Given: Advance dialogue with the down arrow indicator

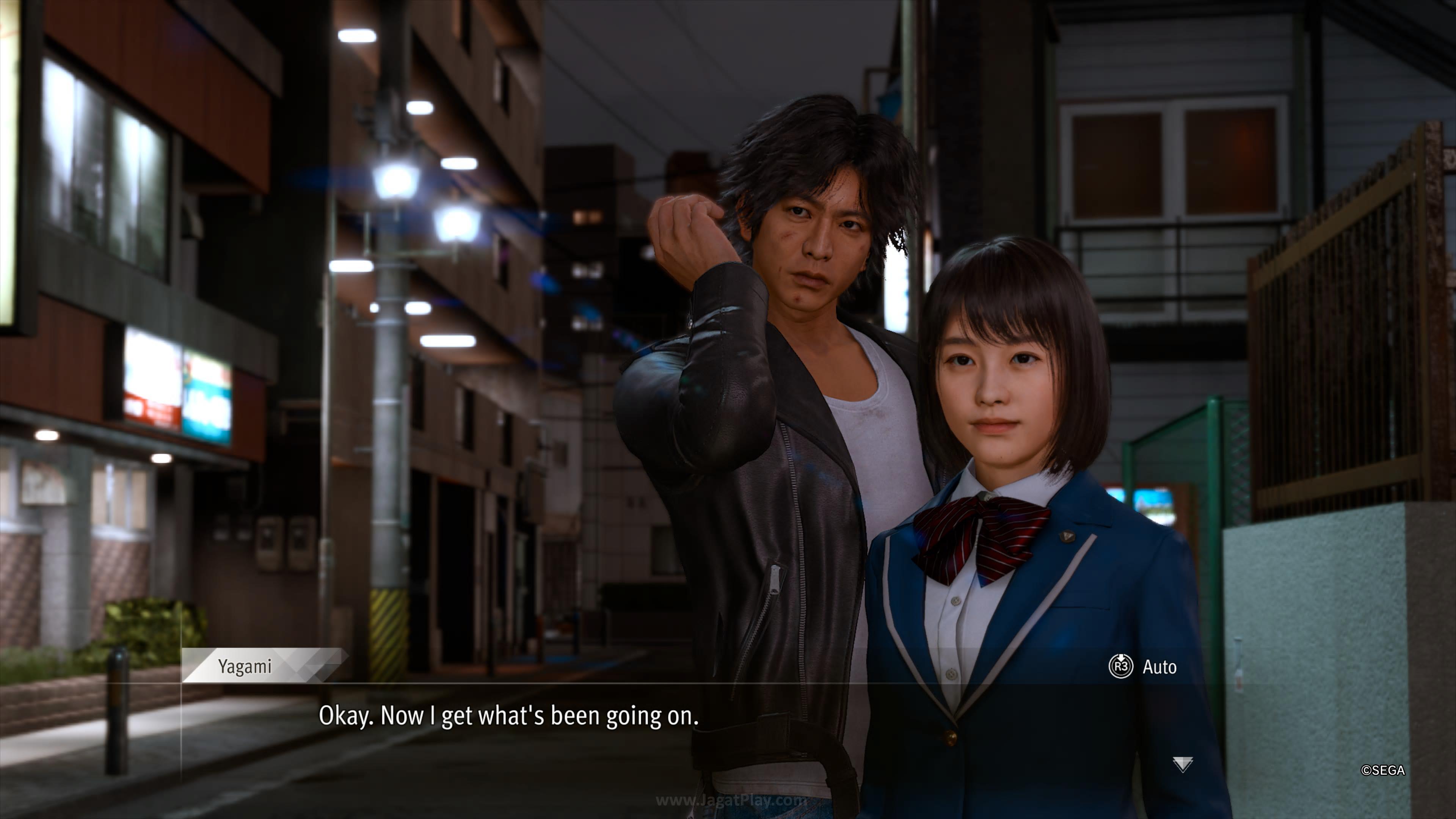Looking at the screenshot, I should [1183, 764].
